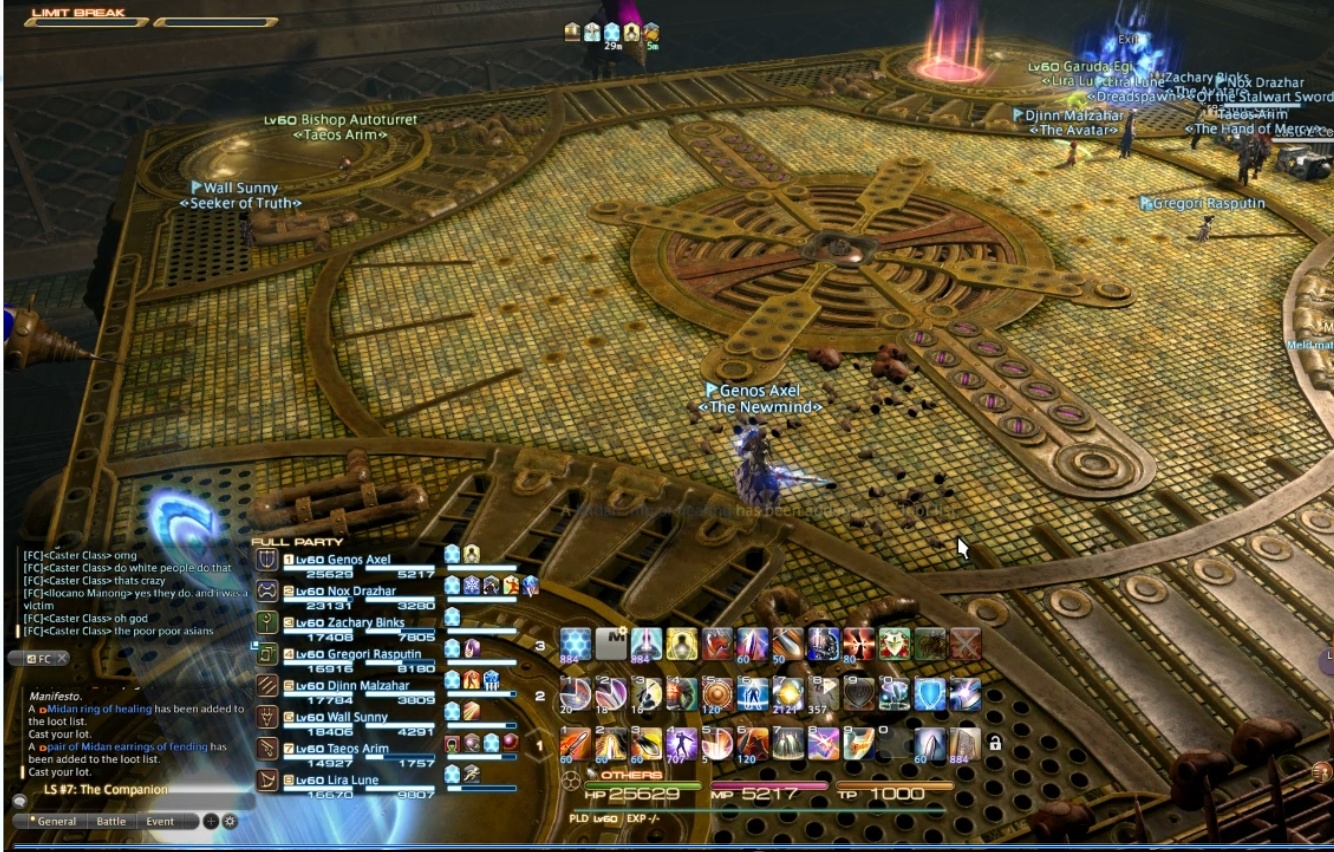
Task: Activate the round bronze shield ability
Action: [716, 694]
